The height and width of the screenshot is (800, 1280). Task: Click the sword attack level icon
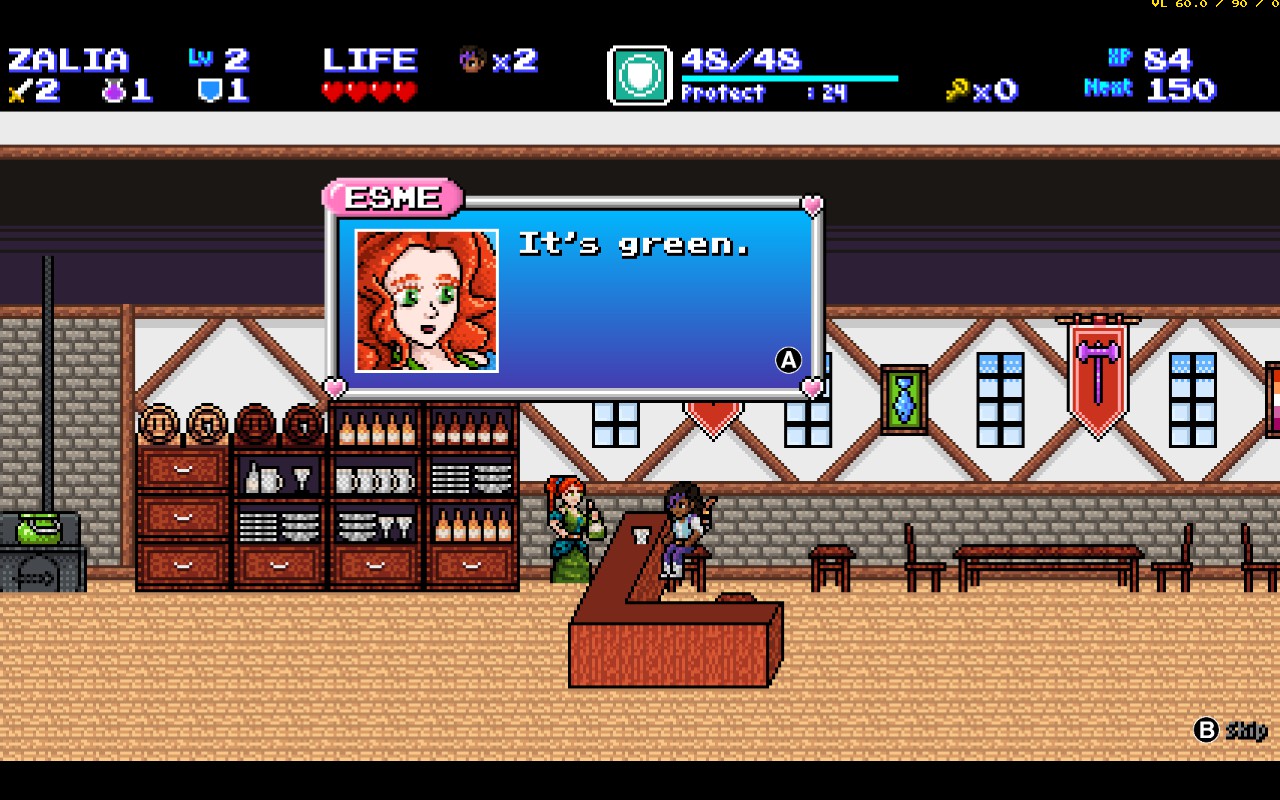18,91
